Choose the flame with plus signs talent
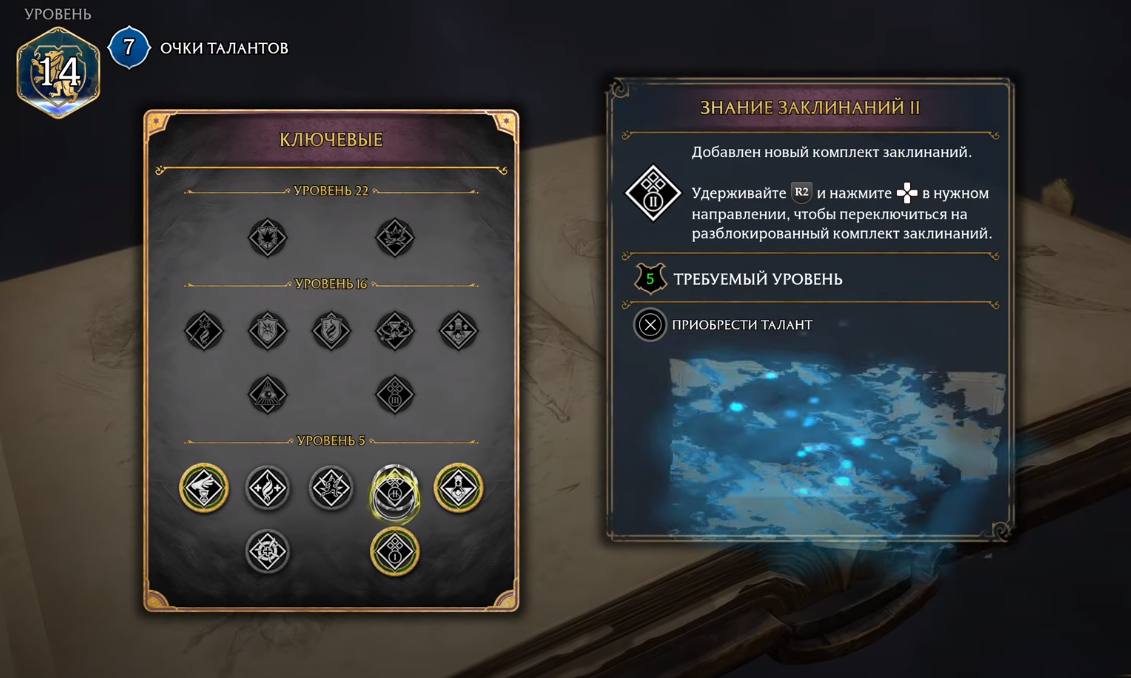 268,489
